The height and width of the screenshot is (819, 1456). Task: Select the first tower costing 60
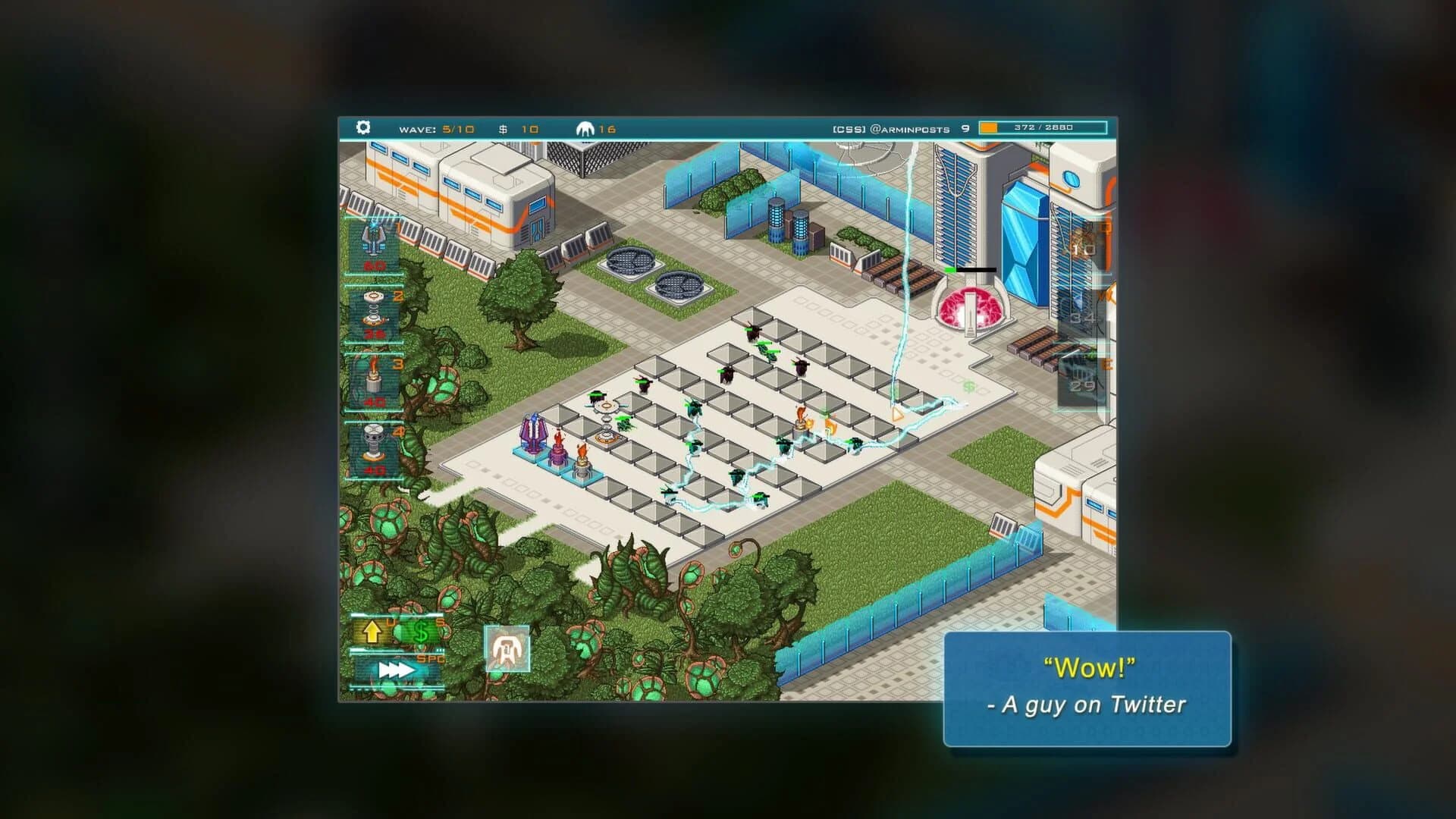pos(372,243)
